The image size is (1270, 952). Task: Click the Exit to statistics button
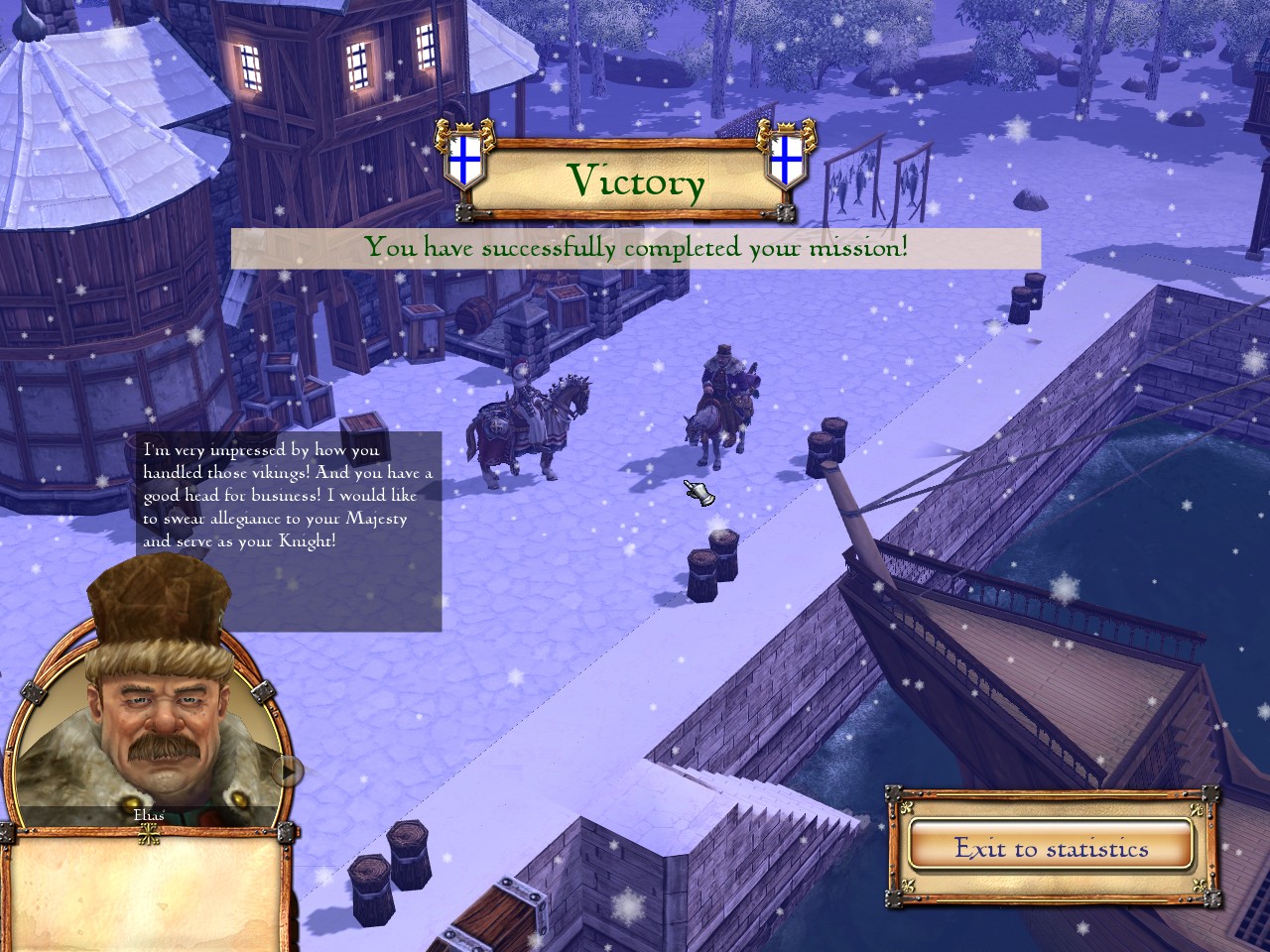coord(1051,848)
